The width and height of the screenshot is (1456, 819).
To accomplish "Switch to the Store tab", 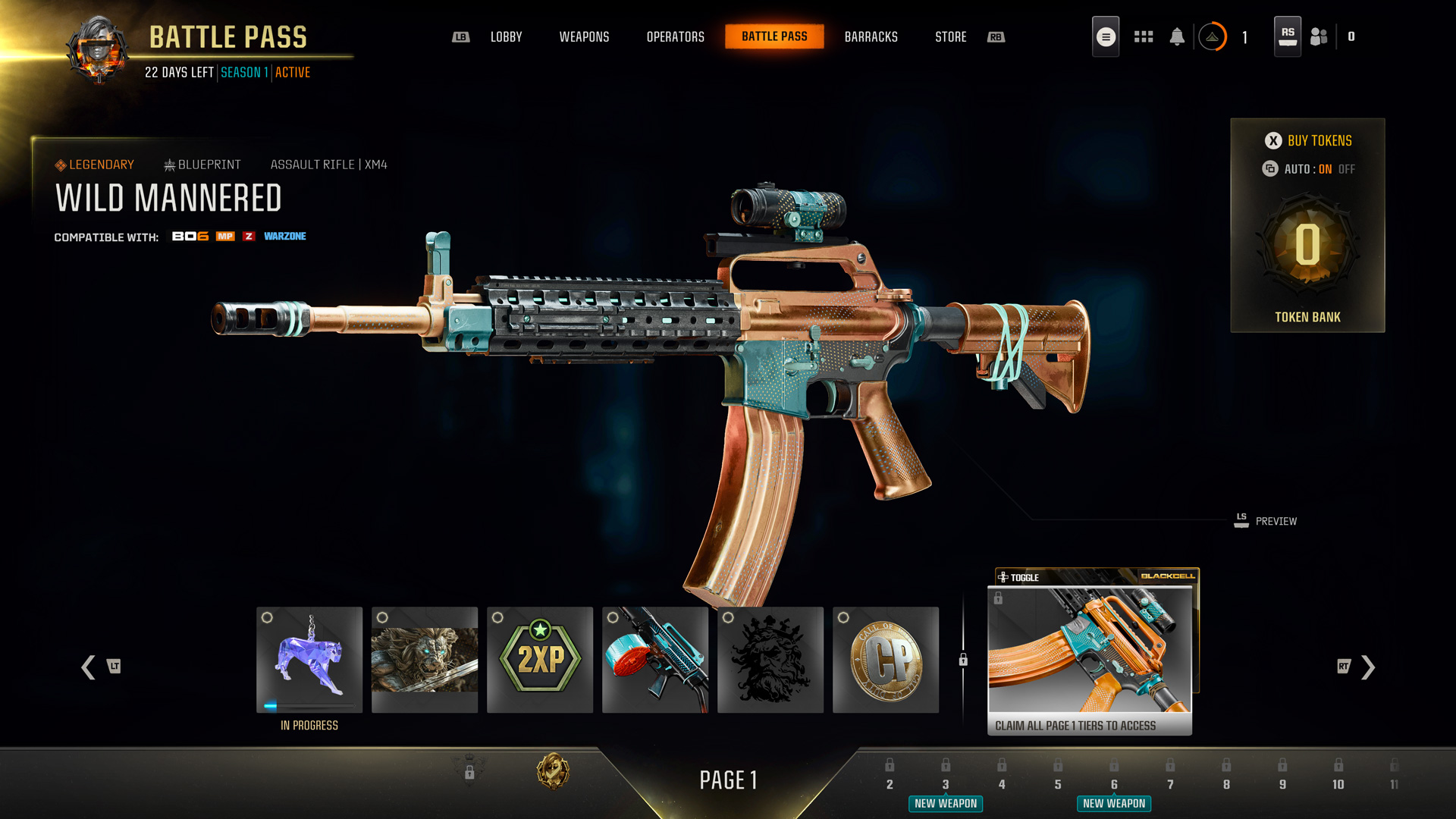I will (x=950, y=36).
